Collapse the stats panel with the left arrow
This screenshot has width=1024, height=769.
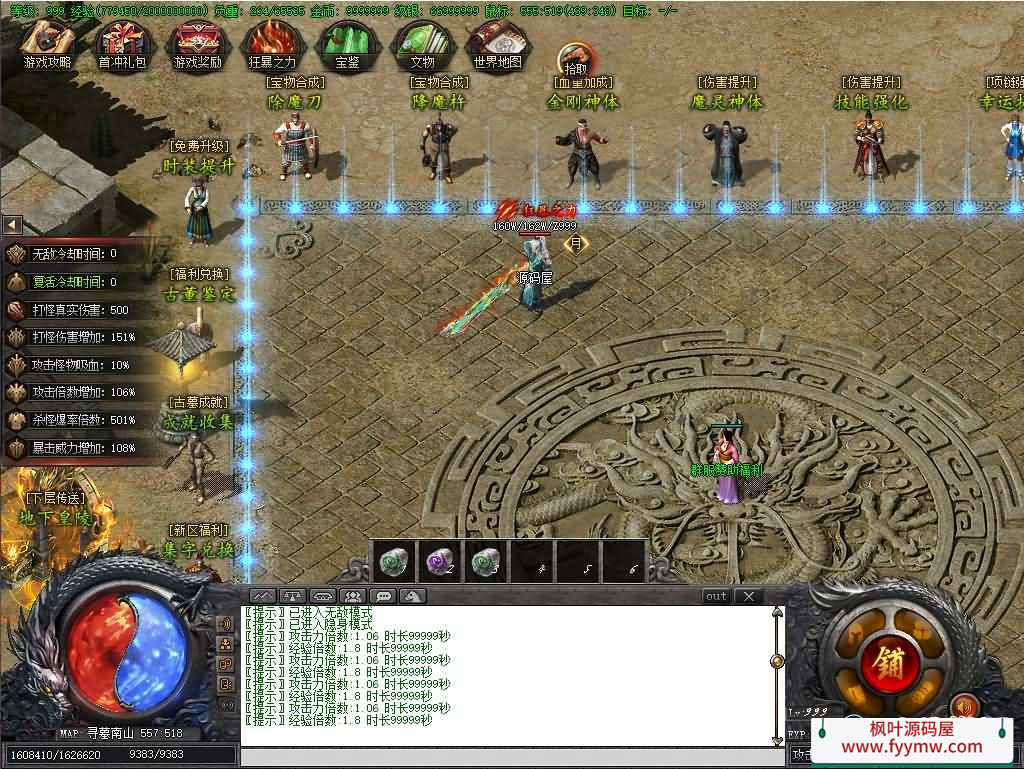[x=12, y=225]
